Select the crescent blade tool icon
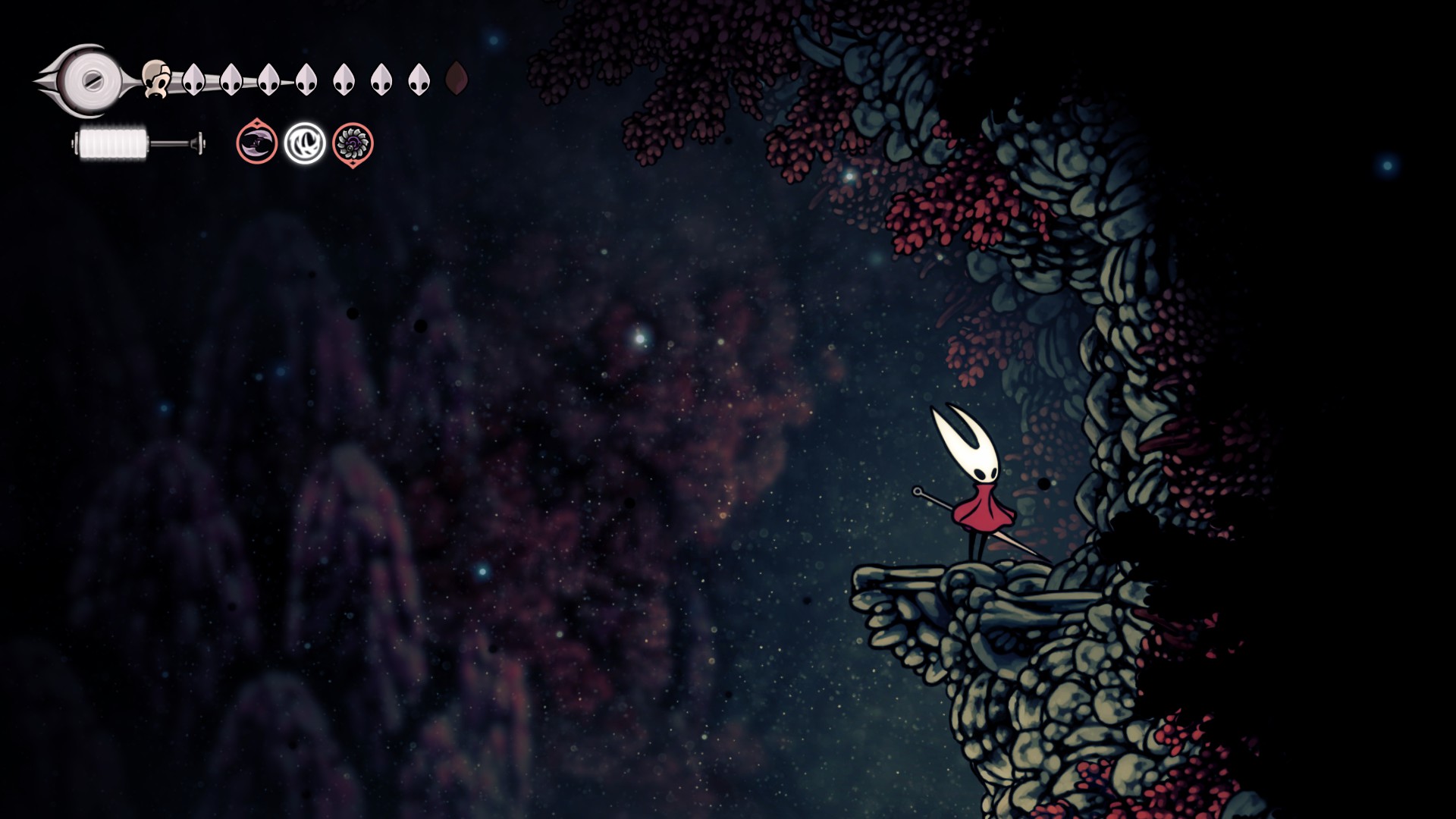The width and height of the screenshot is (1456, 819). click(x=257, y=143)
